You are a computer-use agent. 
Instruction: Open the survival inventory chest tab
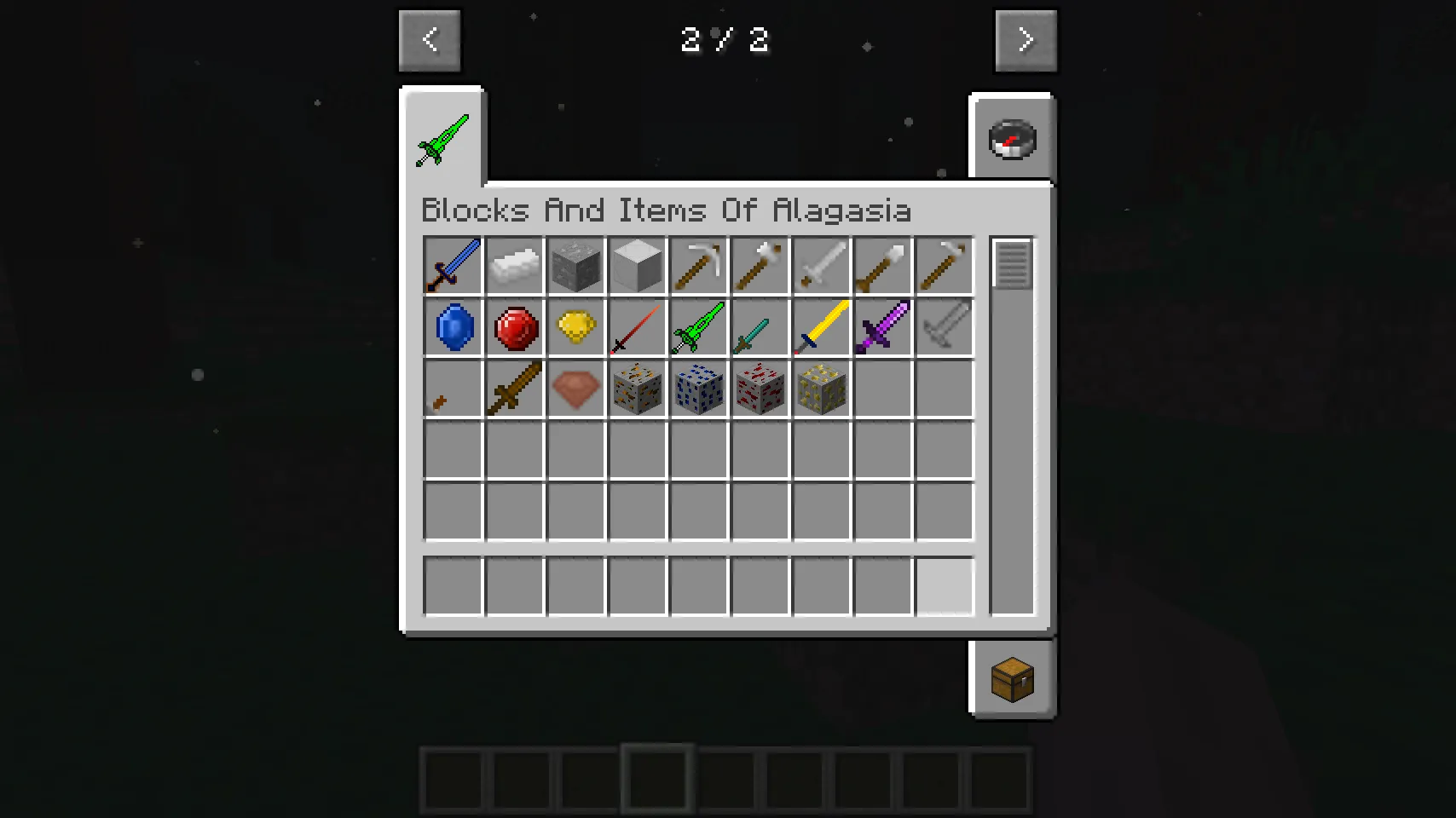[x=1013, y=677]
